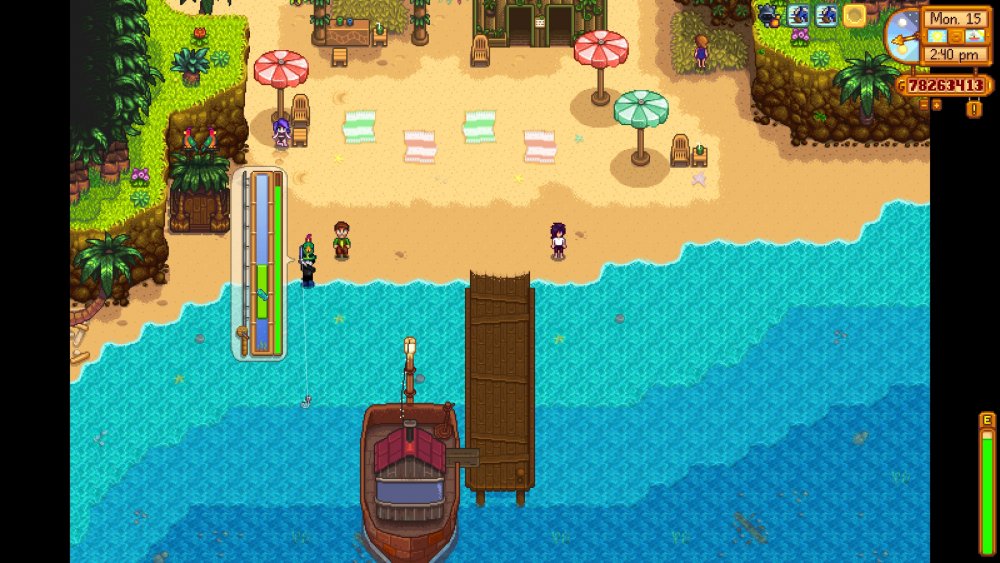1000x563 pixels.
Task: Click the green bobber bar in fishing meter
Action: coord(262,291)
